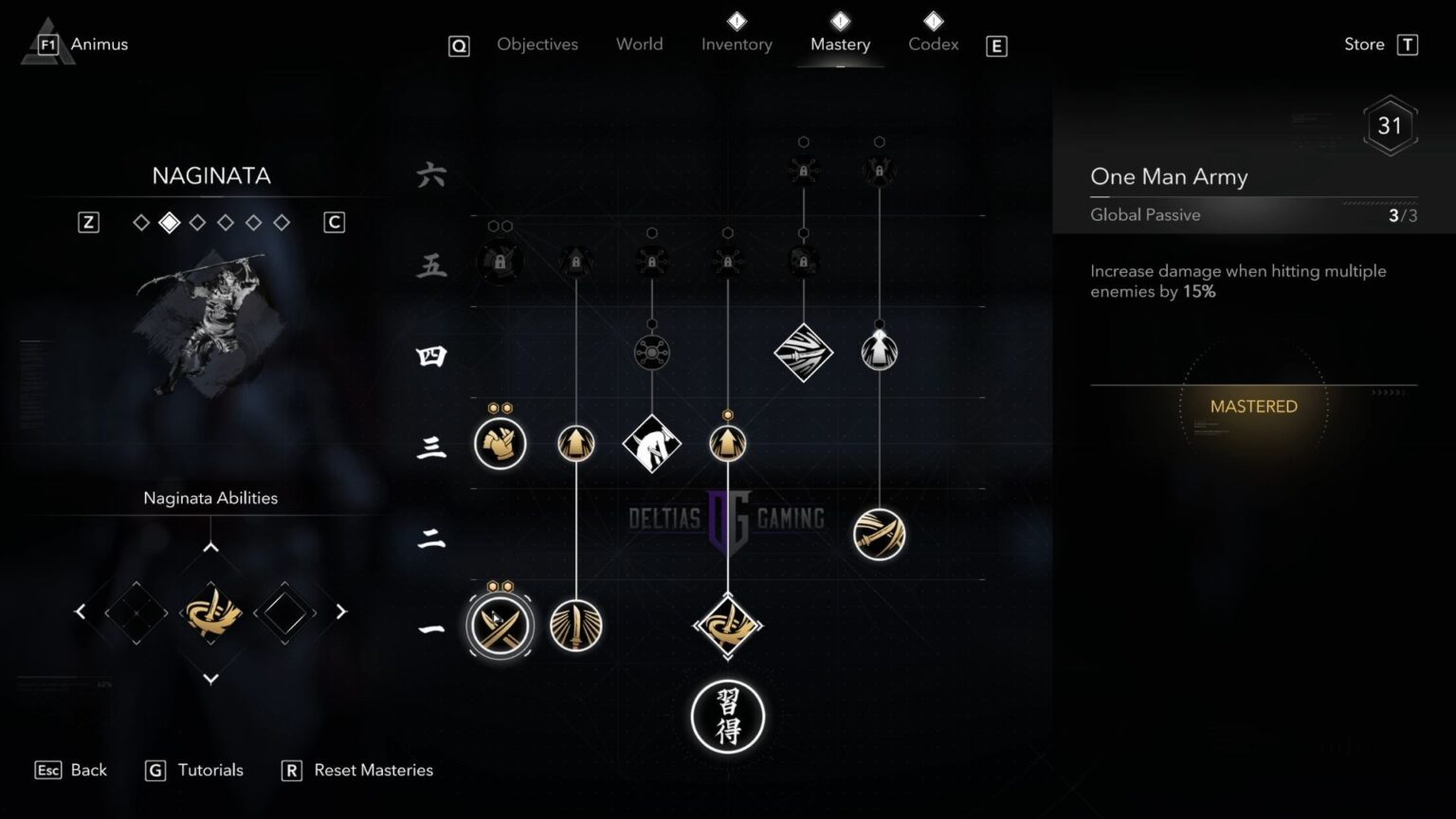Screen dimensions: 1456x819
Task: Select the curved sword node in row two
Action: click(x=879, y=534)
